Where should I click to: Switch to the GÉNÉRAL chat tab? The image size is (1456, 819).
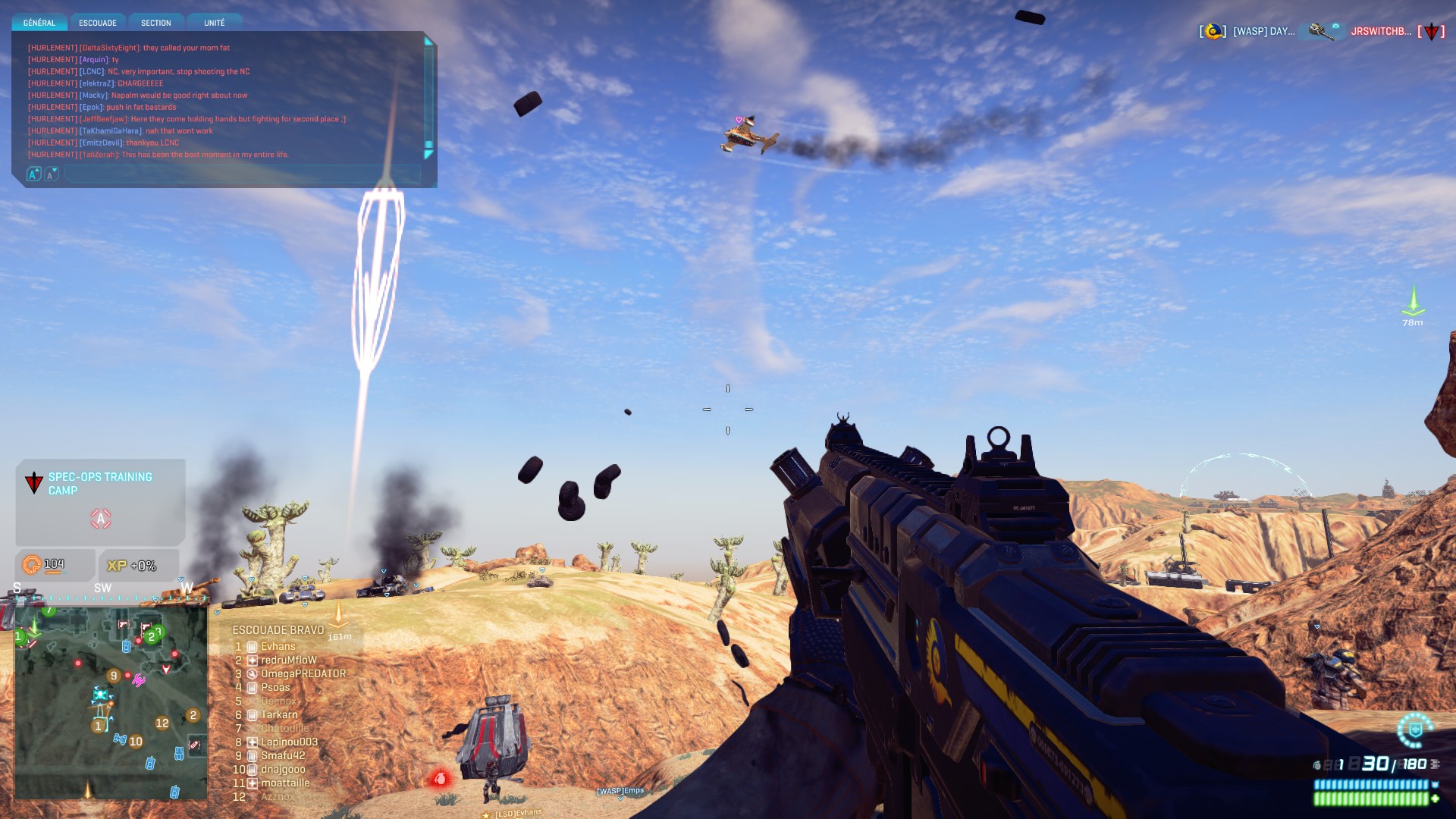point(39,23)
